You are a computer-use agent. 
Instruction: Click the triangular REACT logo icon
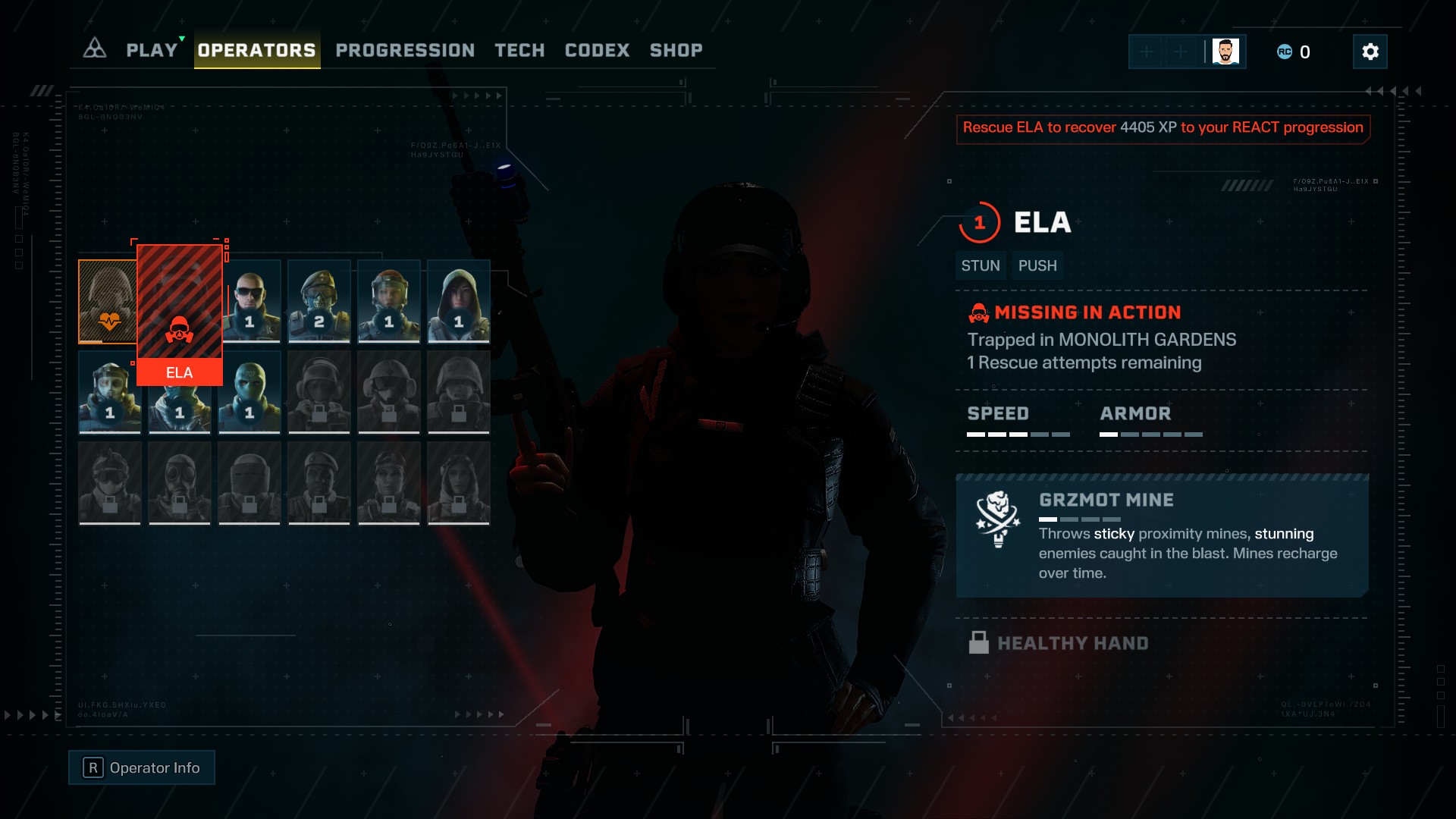pyautogui.click(x=95, y=49)
